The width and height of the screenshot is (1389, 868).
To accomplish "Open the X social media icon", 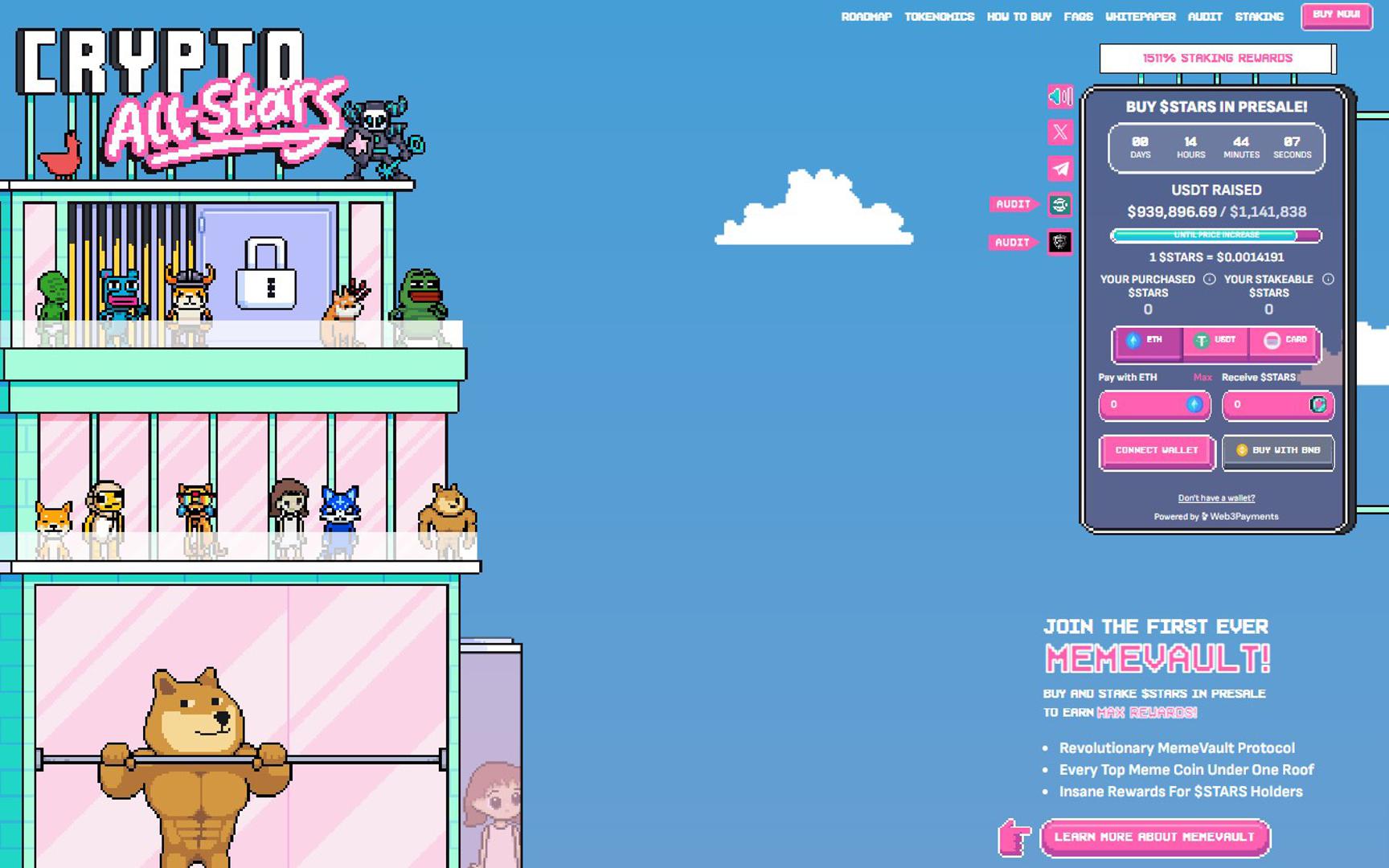I will [1060, 132].
